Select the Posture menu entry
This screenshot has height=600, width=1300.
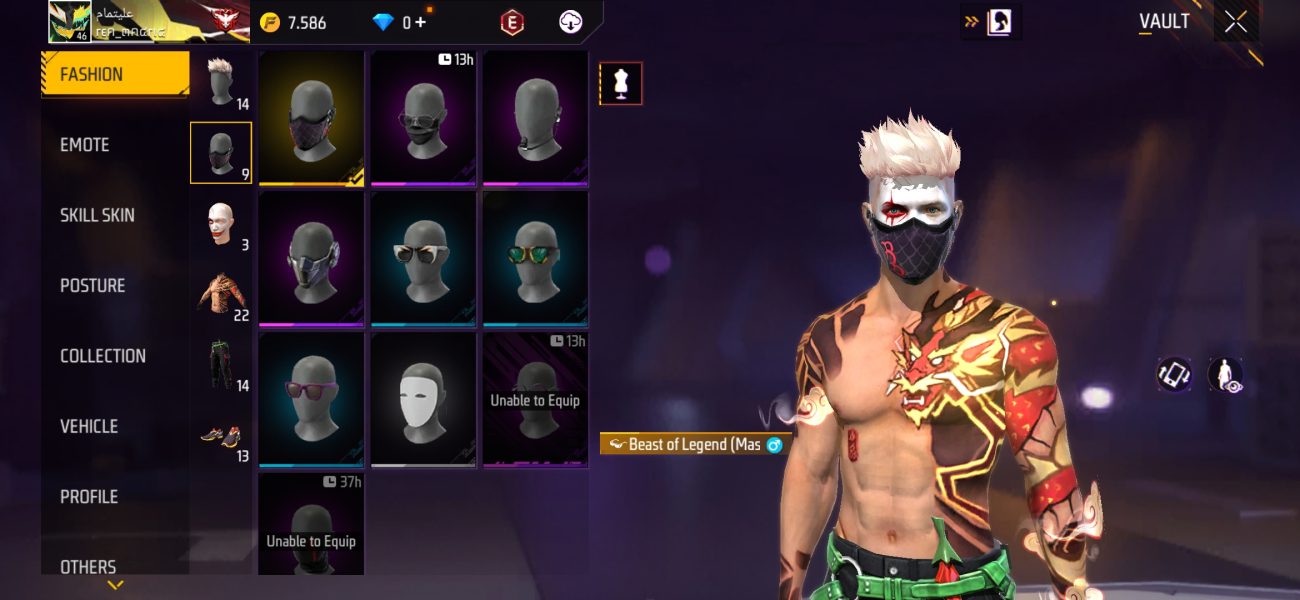[x=92, y=286]
